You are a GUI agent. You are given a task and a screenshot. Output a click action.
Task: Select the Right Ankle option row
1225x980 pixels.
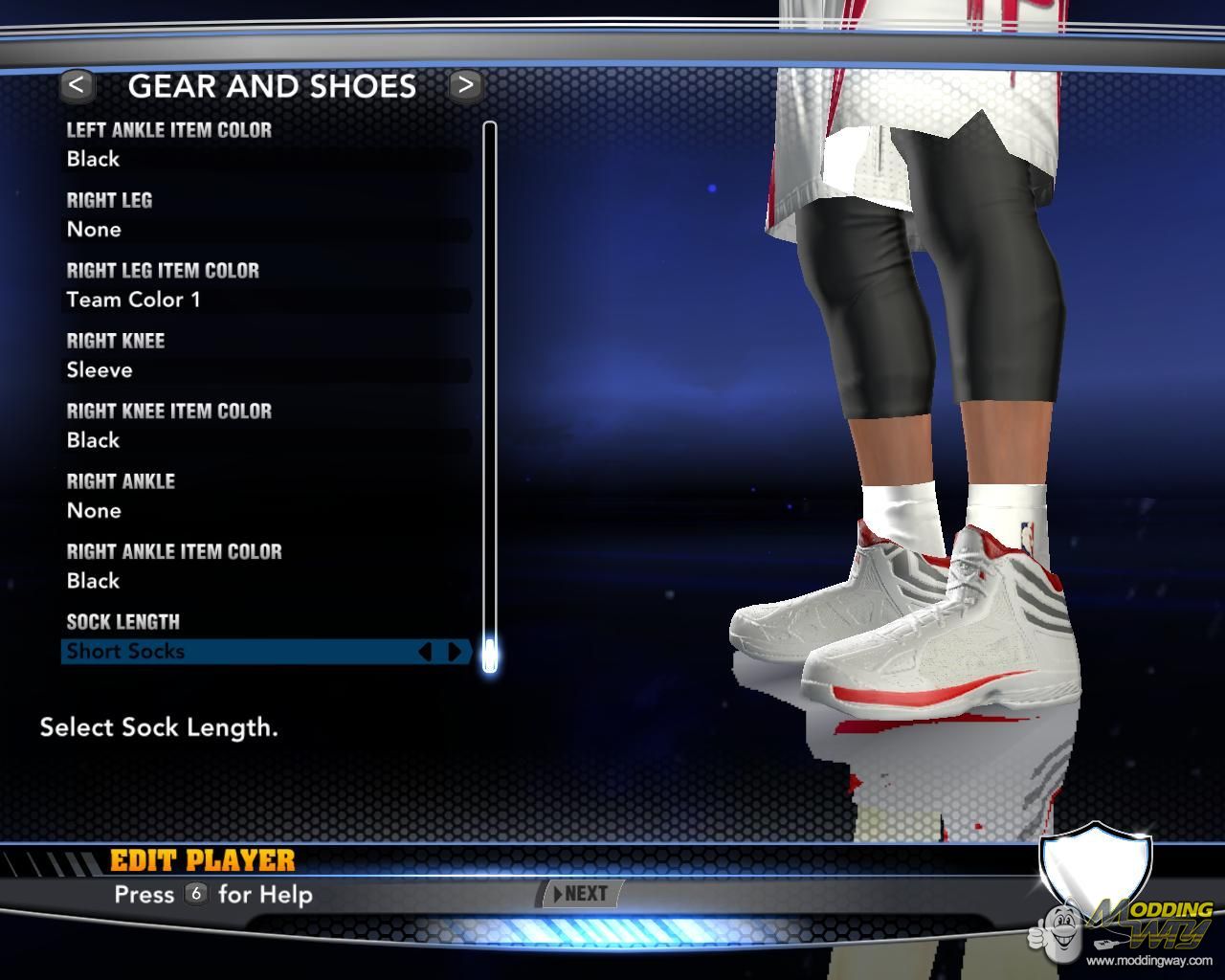tap(266, 511)
